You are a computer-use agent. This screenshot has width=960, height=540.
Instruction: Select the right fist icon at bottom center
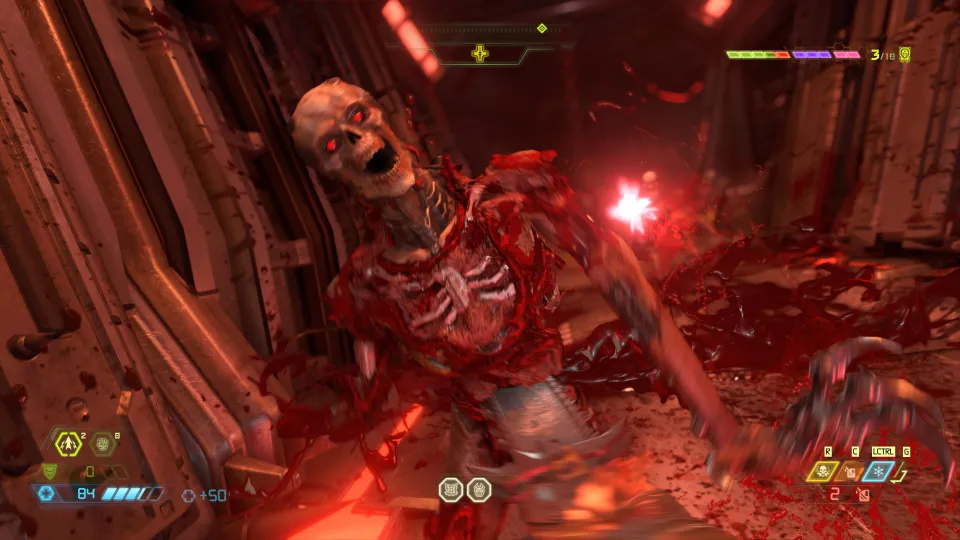coord(478,489)
